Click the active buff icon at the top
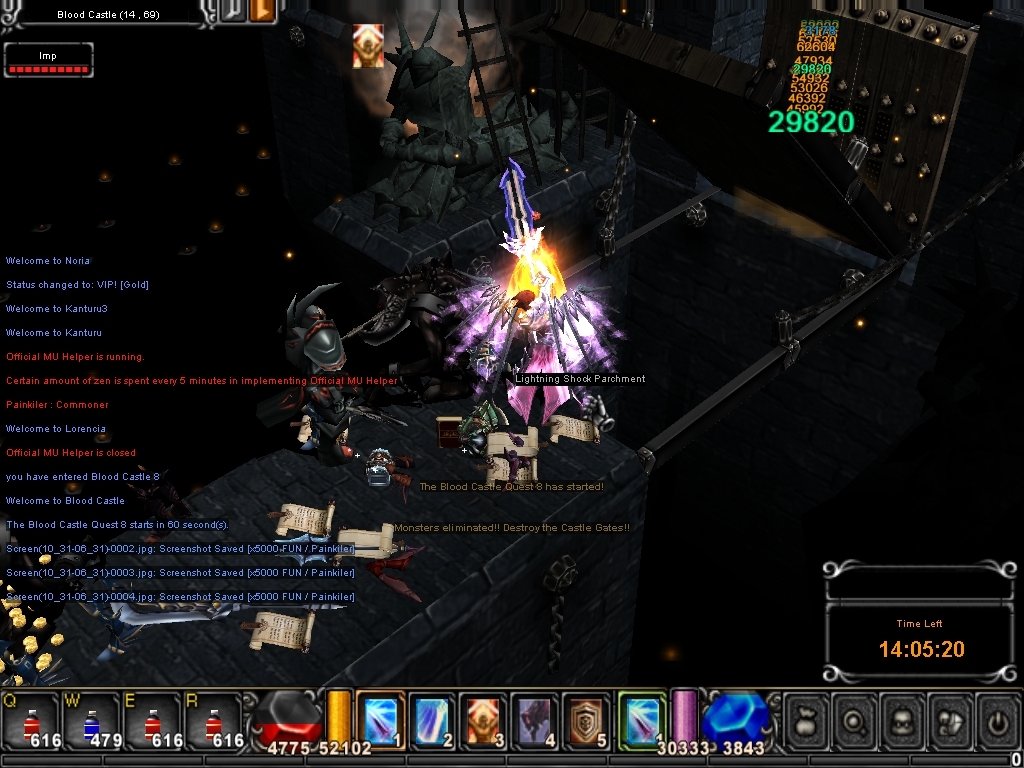 coord(368,46)
